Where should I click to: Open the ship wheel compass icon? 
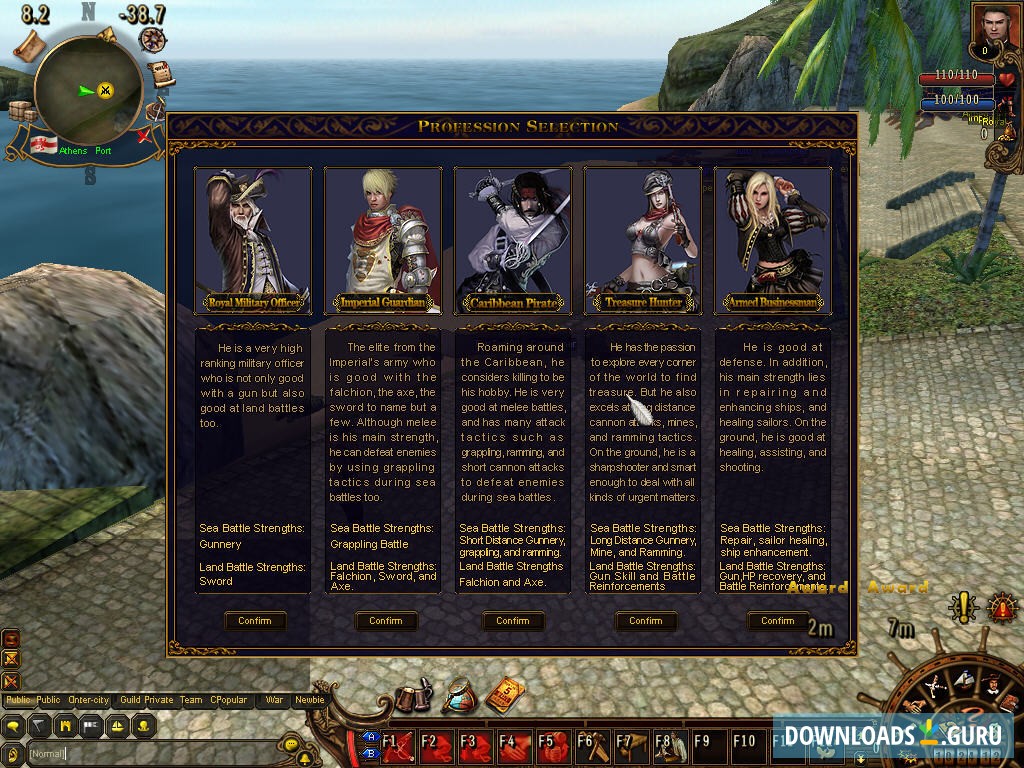[153, 40]
